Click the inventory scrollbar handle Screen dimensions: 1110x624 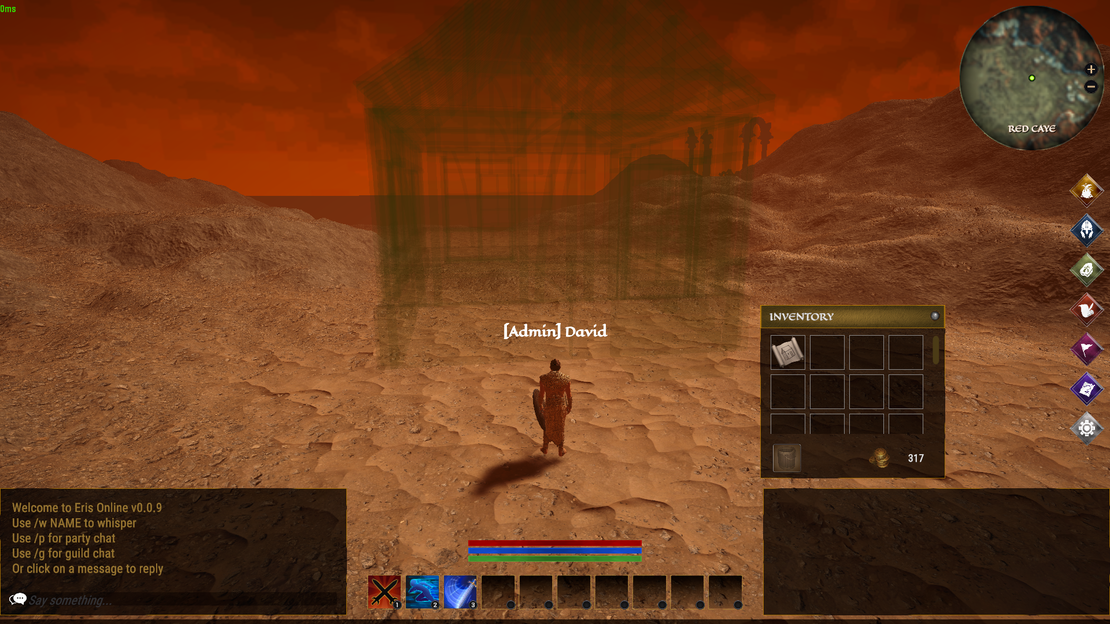(936, 349)
